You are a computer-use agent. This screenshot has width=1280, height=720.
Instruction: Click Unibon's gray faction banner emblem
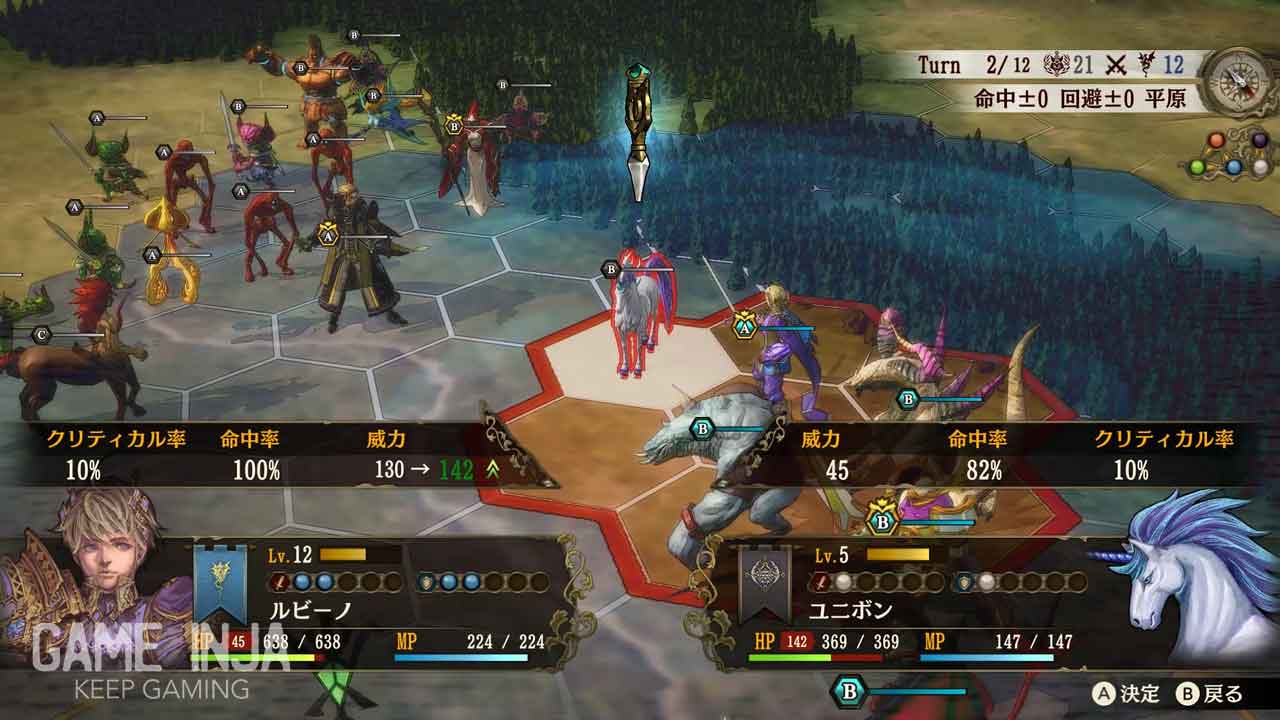tap(765, 585)
